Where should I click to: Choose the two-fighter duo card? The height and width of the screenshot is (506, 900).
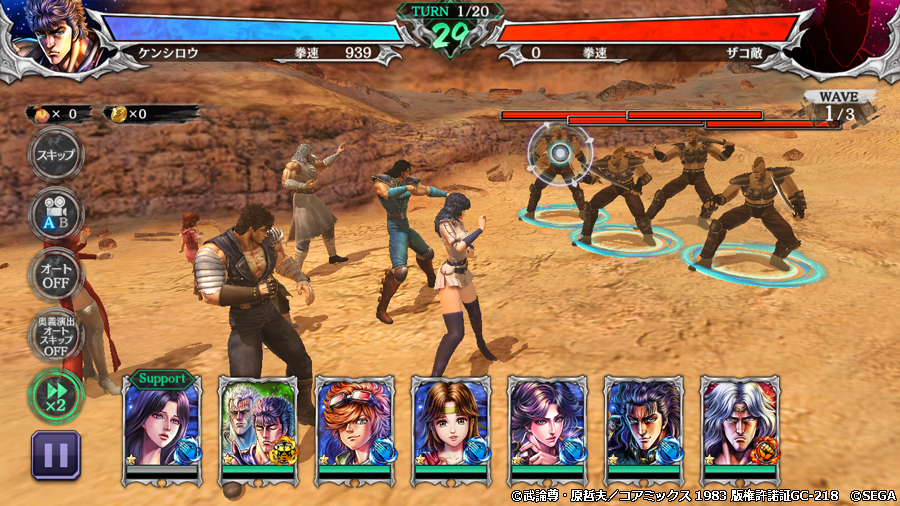click(258, 429)
